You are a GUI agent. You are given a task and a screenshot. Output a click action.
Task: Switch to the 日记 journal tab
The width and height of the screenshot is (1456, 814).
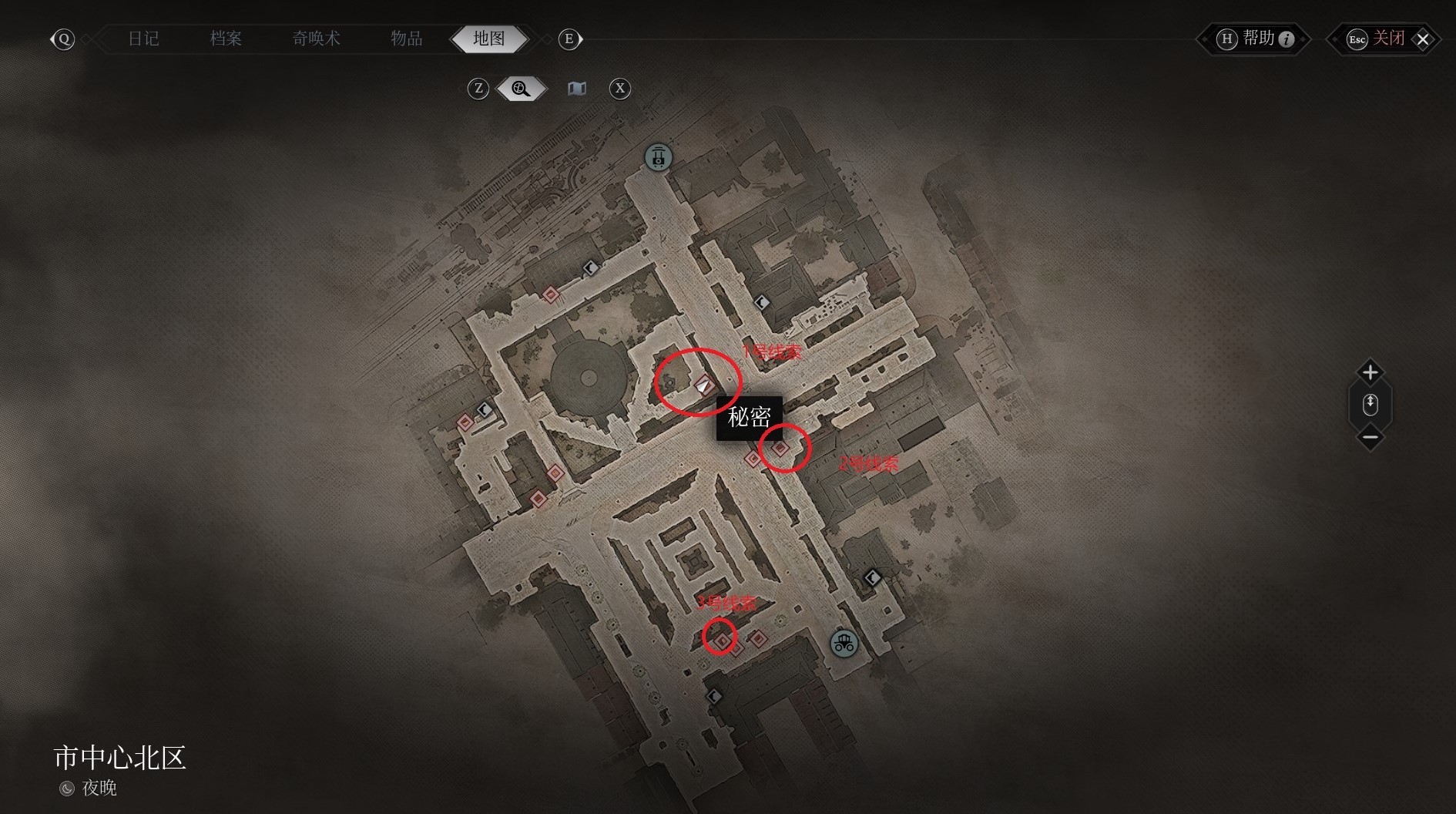pos(143,39)
